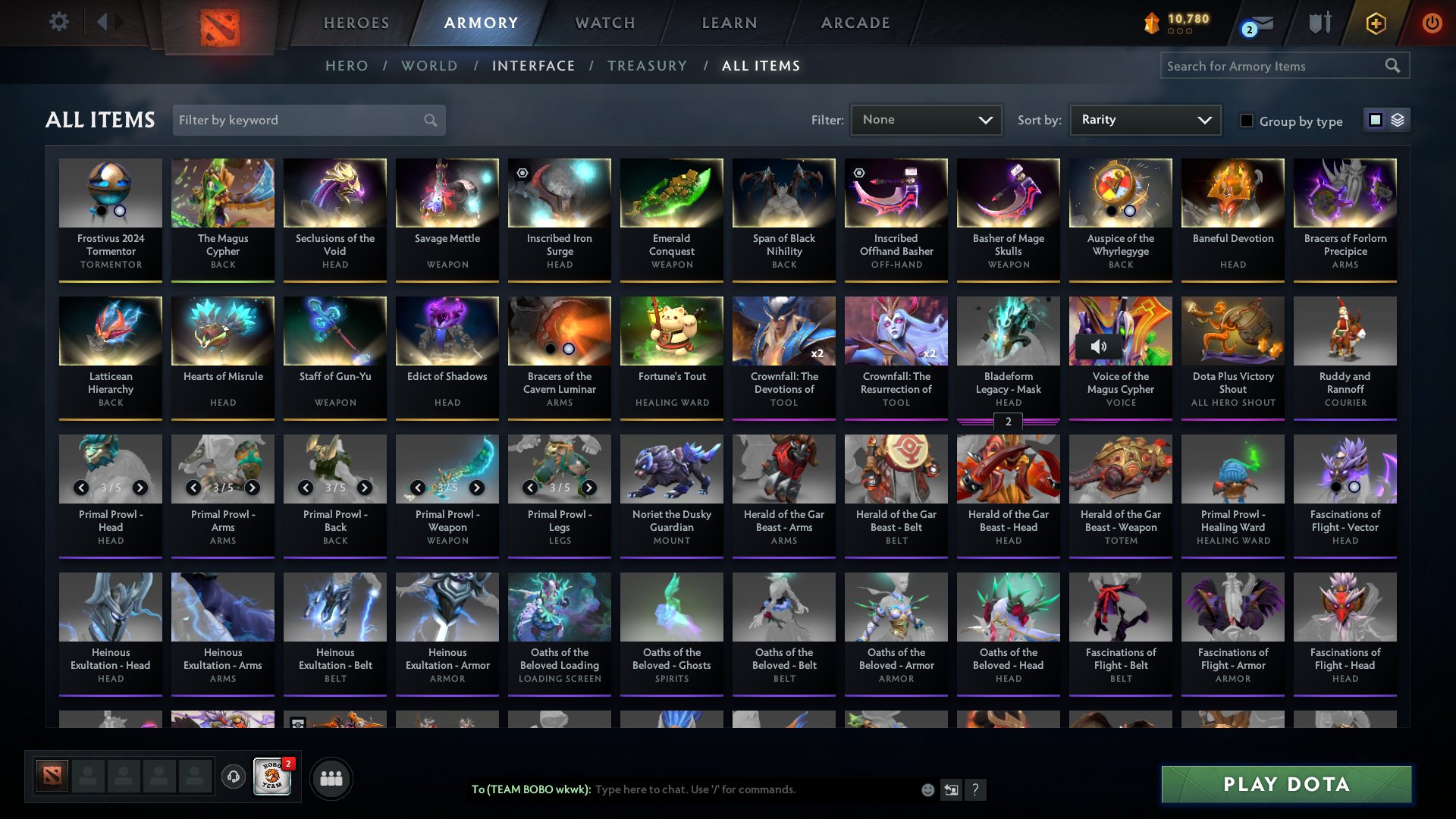The image size is (1456, 819).
Task: Enable the Group by type checkbox
Action: (x=1247, y=121)
